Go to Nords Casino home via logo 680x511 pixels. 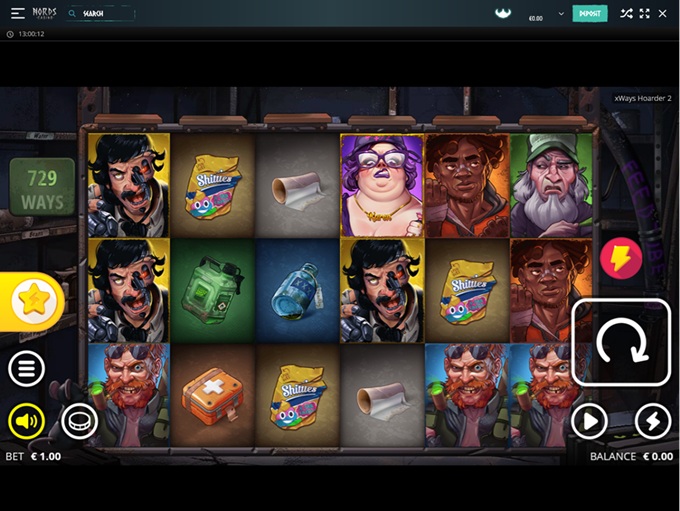pos(44,14)
